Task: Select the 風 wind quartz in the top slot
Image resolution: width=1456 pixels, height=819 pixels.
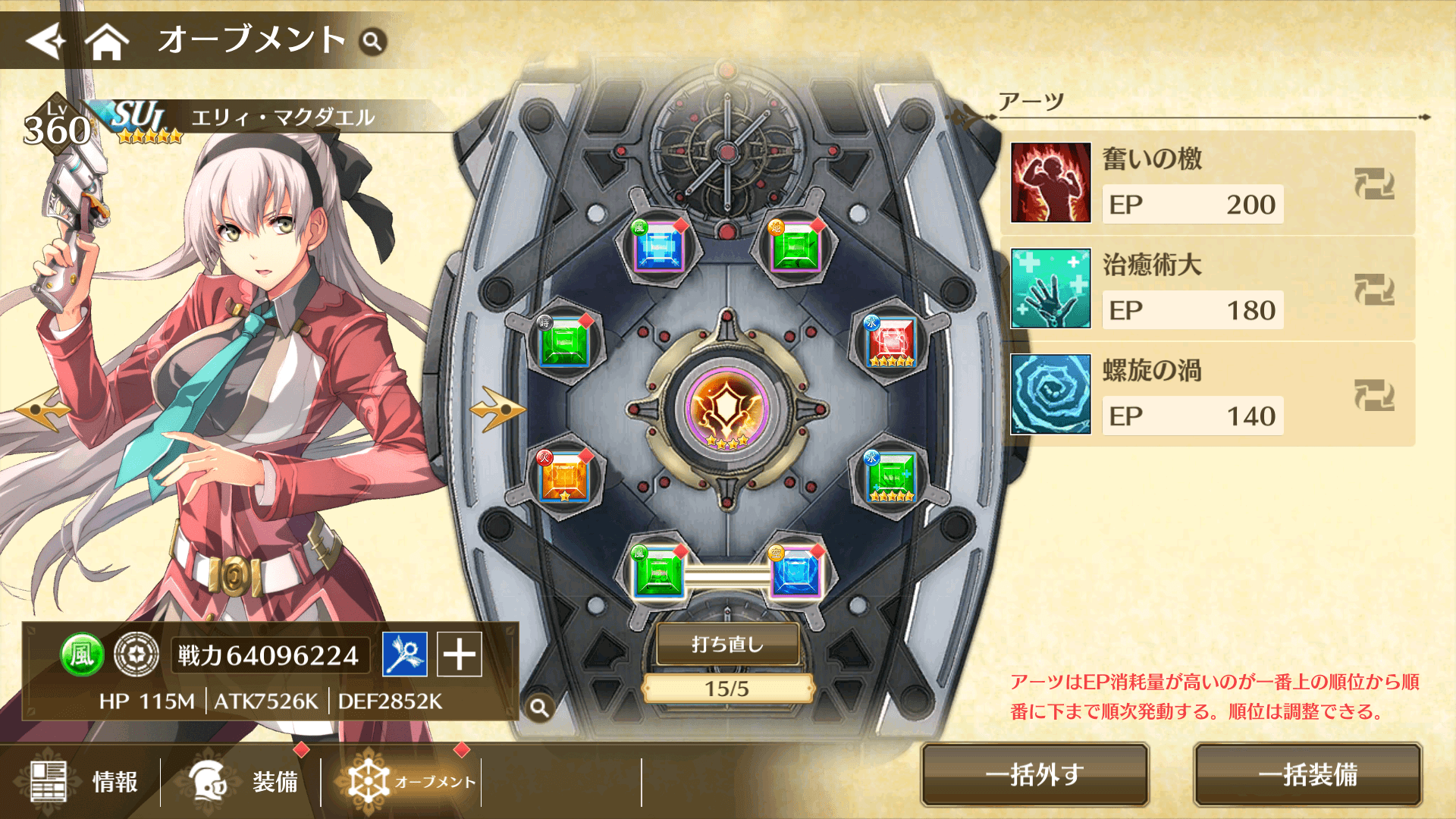Action: pos(659,246)
